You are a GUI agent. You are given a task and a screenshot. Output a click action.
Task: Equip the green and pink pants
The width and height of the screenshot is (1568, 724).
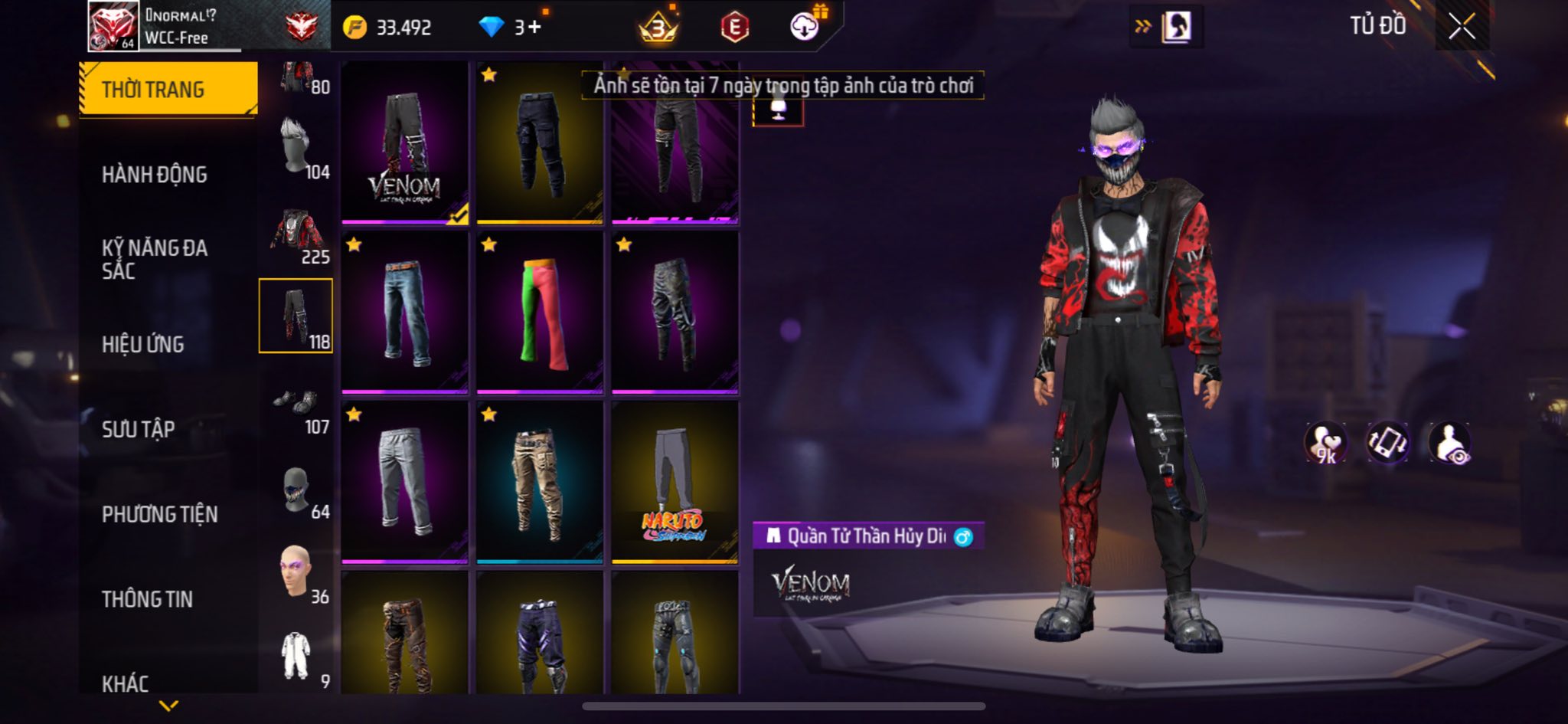point(540,313)
